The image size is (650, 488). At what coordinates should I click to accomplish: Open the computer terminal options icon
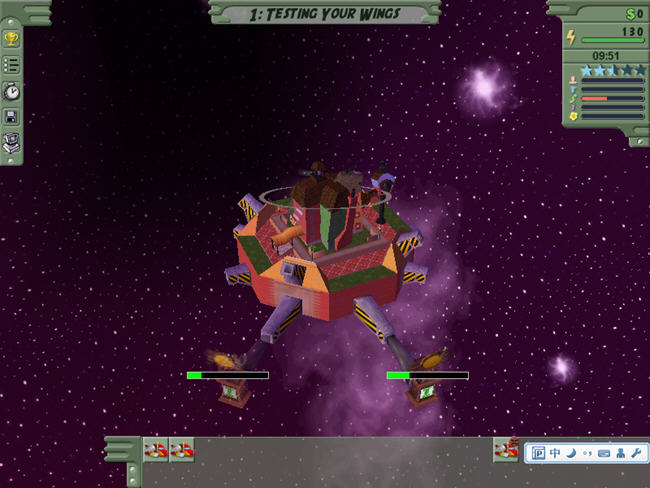pos(13,142)
